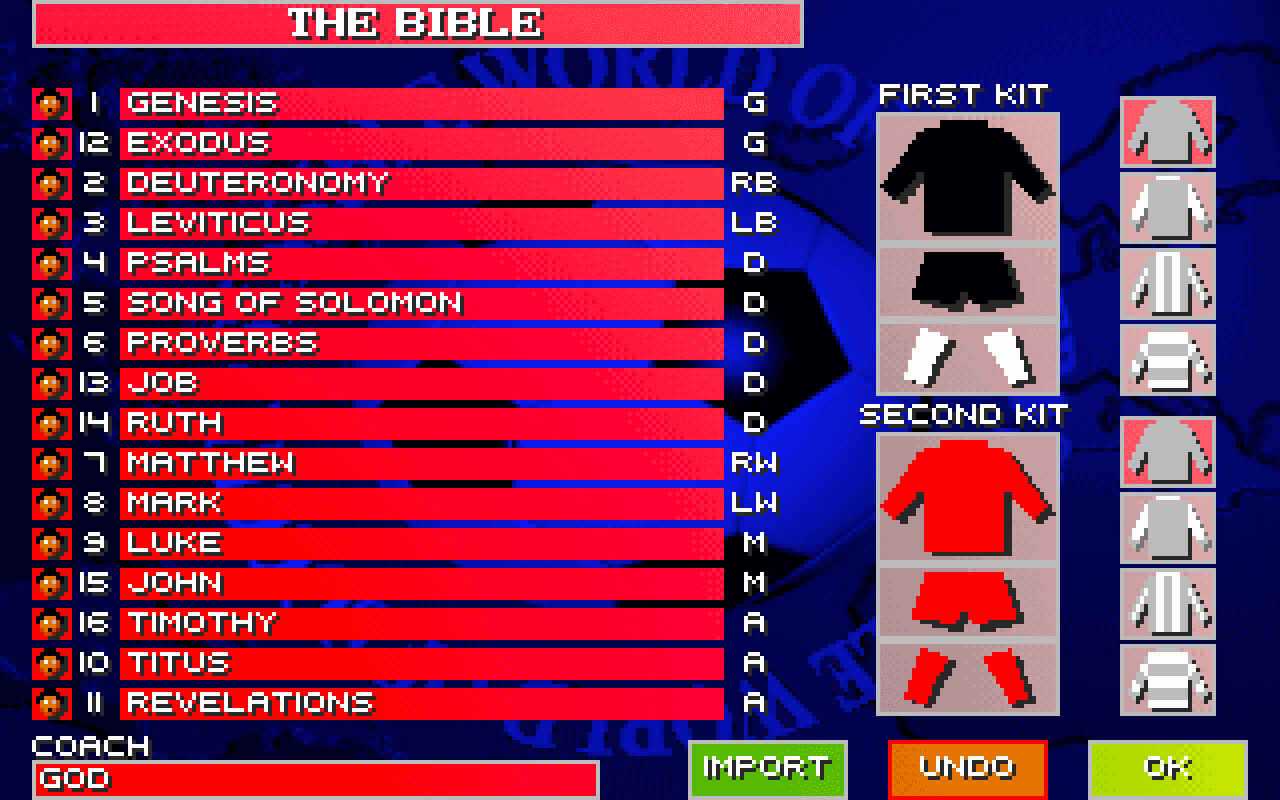The image size is (1280, 800).
Task: Click the ball icon beside GENESIS
Action: coord(50,103)
